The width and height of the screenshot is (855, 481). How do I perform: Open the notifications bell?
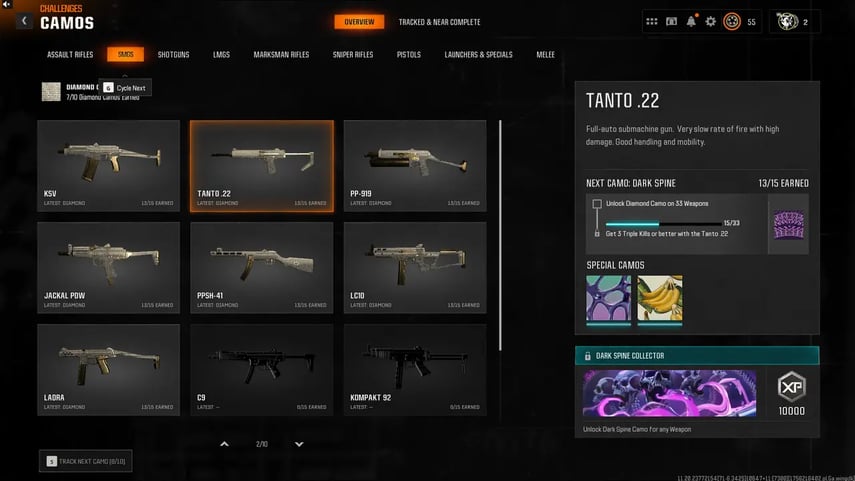691,21
